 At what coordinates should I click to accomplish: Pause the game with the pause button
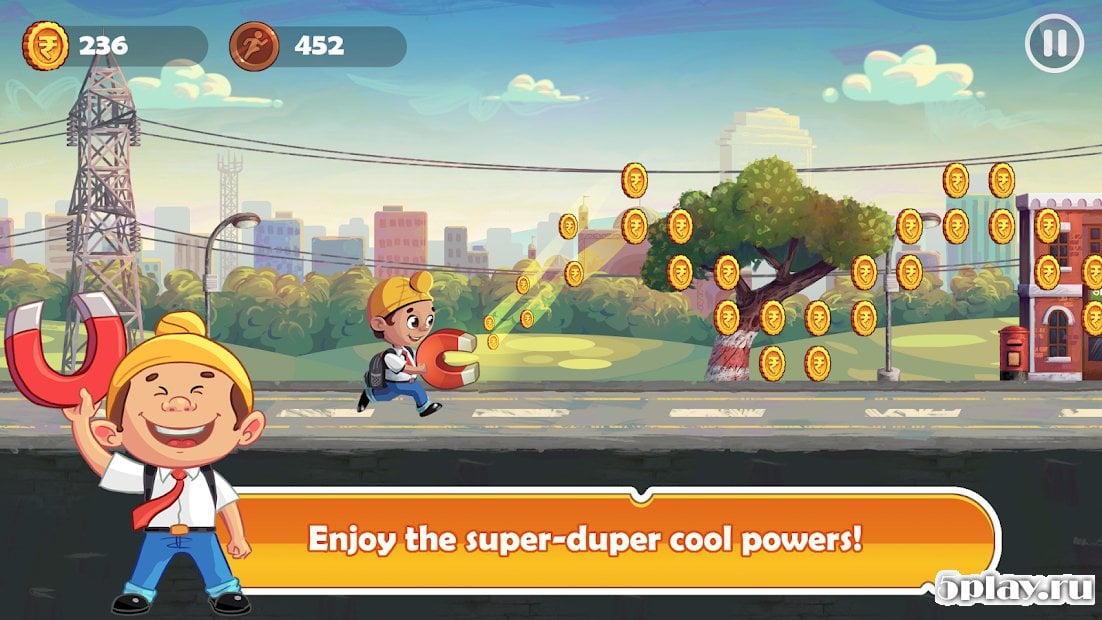1054,44
